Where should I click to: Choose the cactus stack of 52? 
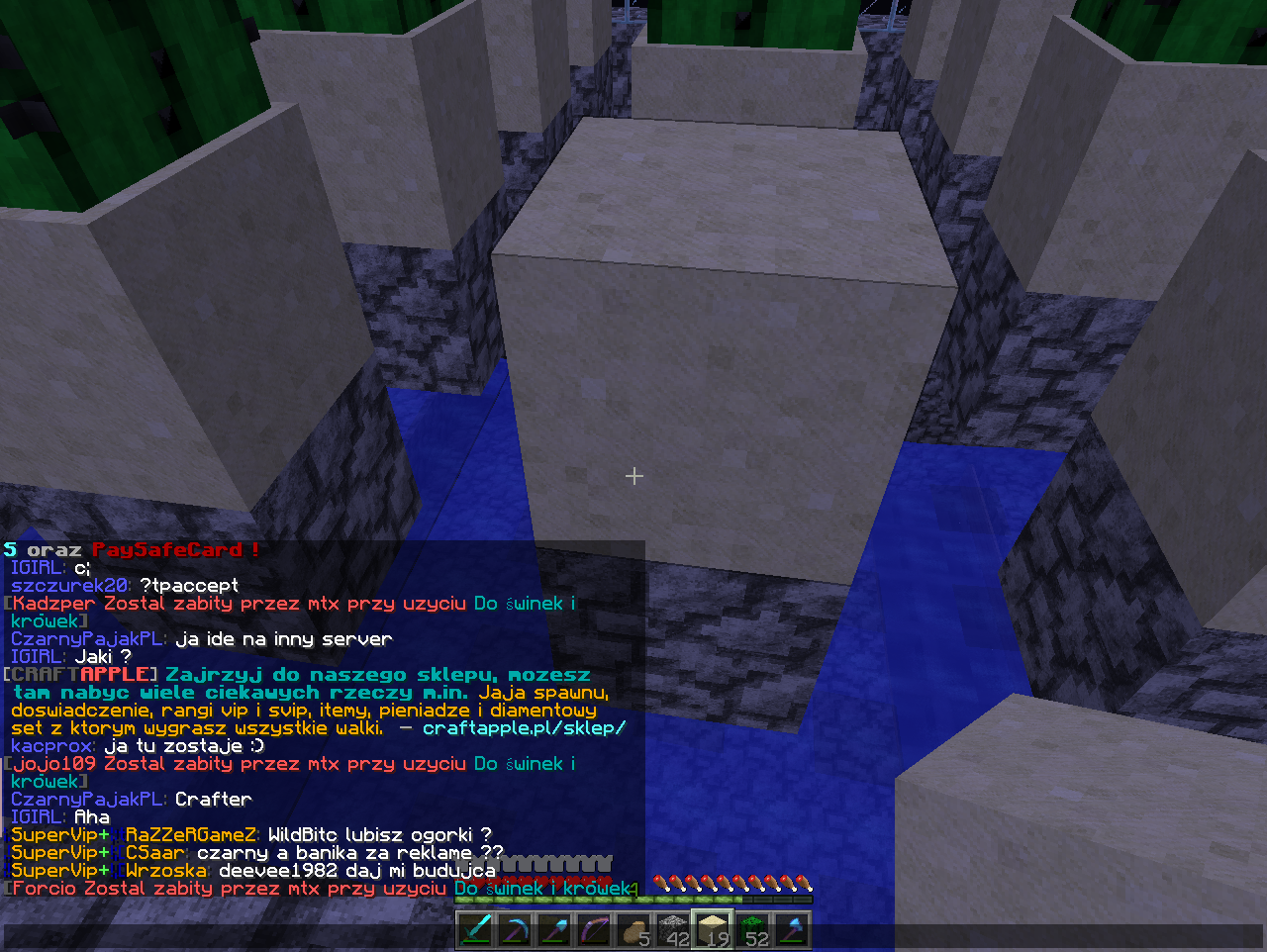pyautogui.click(x=752, y=931)
